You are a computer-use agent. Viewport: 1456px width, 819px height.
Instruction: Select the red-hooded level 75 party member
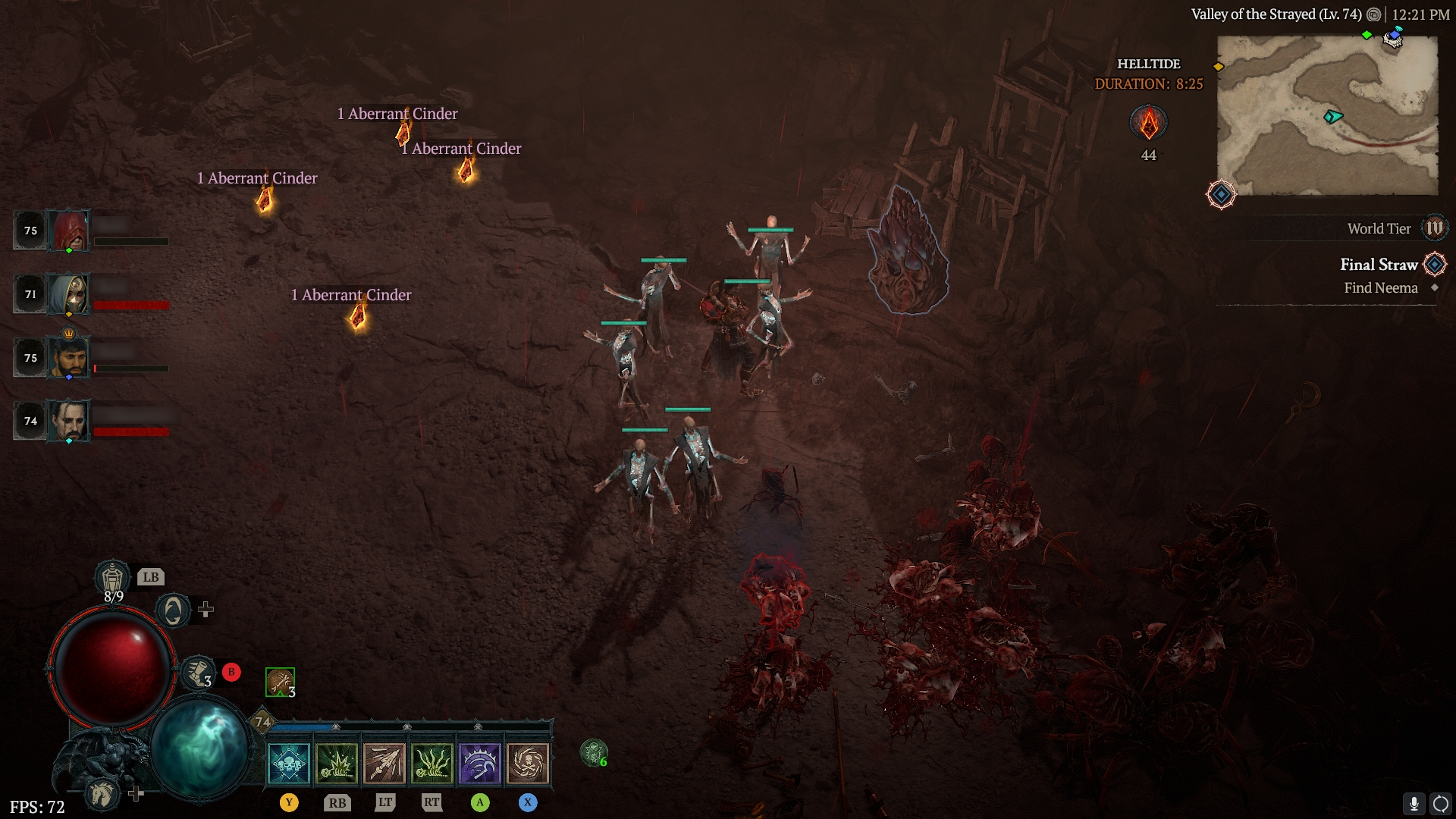pyautogui.click(x=69, y=230)
